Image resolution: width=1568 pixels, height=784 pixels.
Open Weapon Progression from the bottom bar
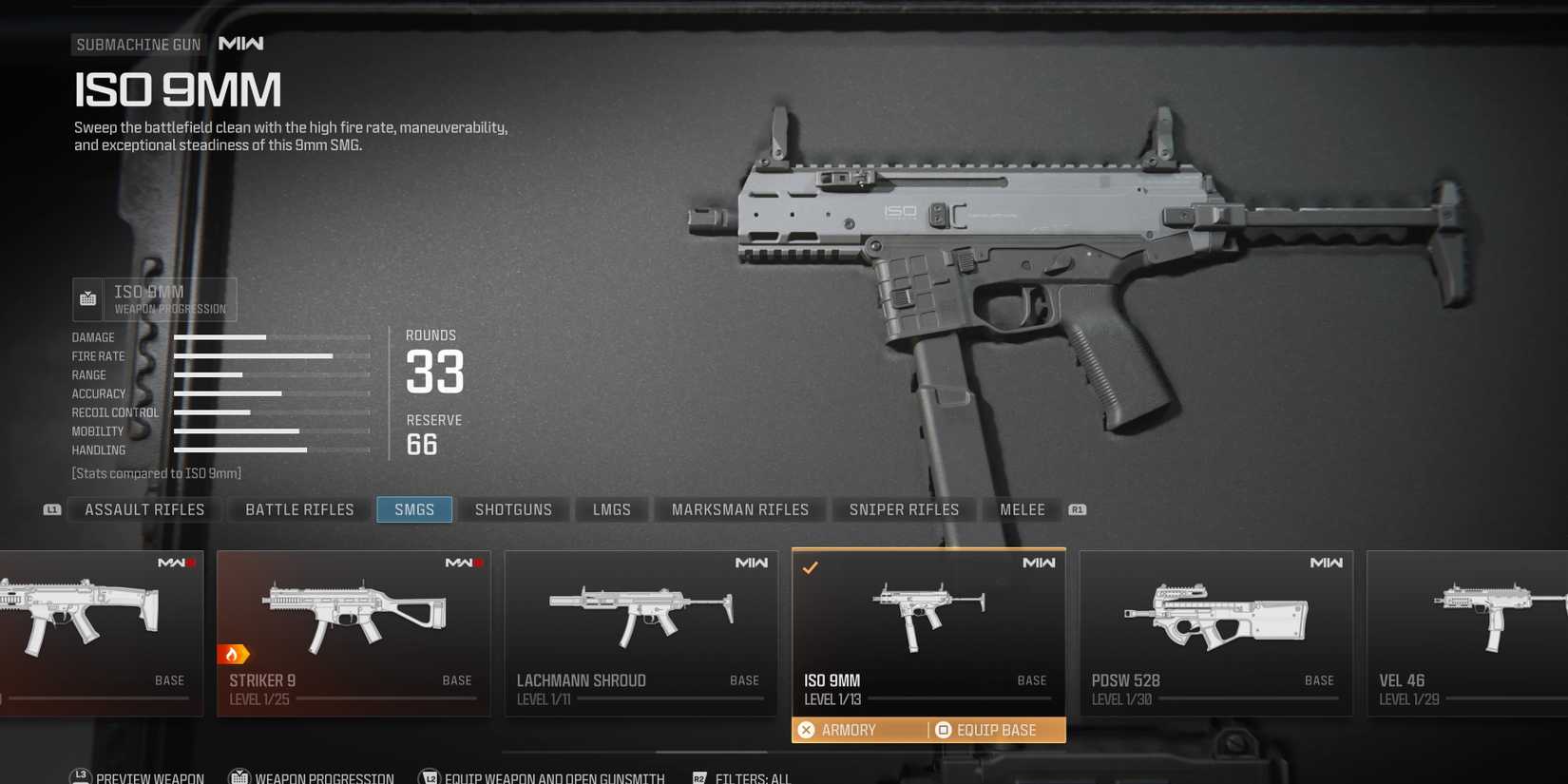click(240, 775)
